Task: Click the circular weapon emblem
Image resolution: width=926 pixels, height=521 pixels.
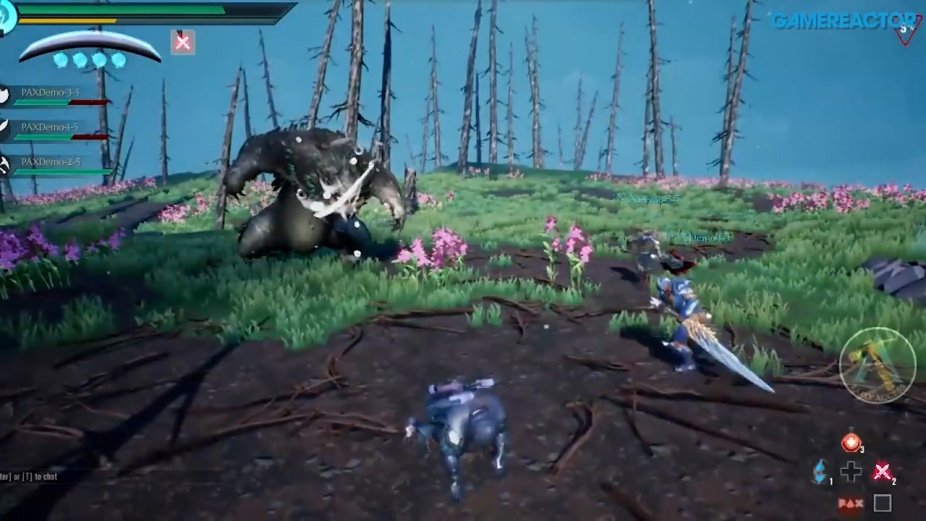Action: pos(877,365)
